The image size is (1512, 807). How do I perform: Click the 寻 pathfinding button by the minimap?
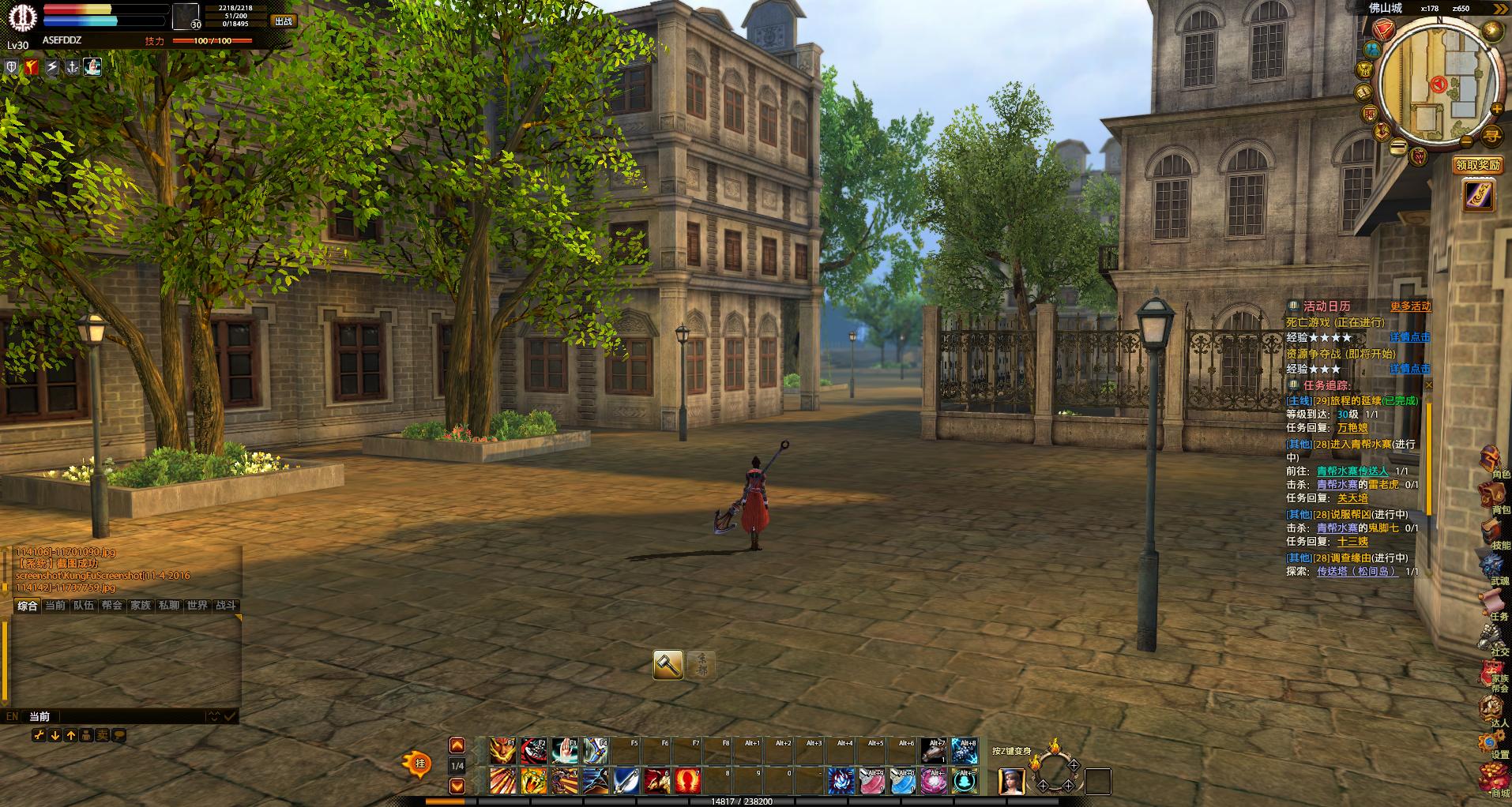click(1491, 136)
